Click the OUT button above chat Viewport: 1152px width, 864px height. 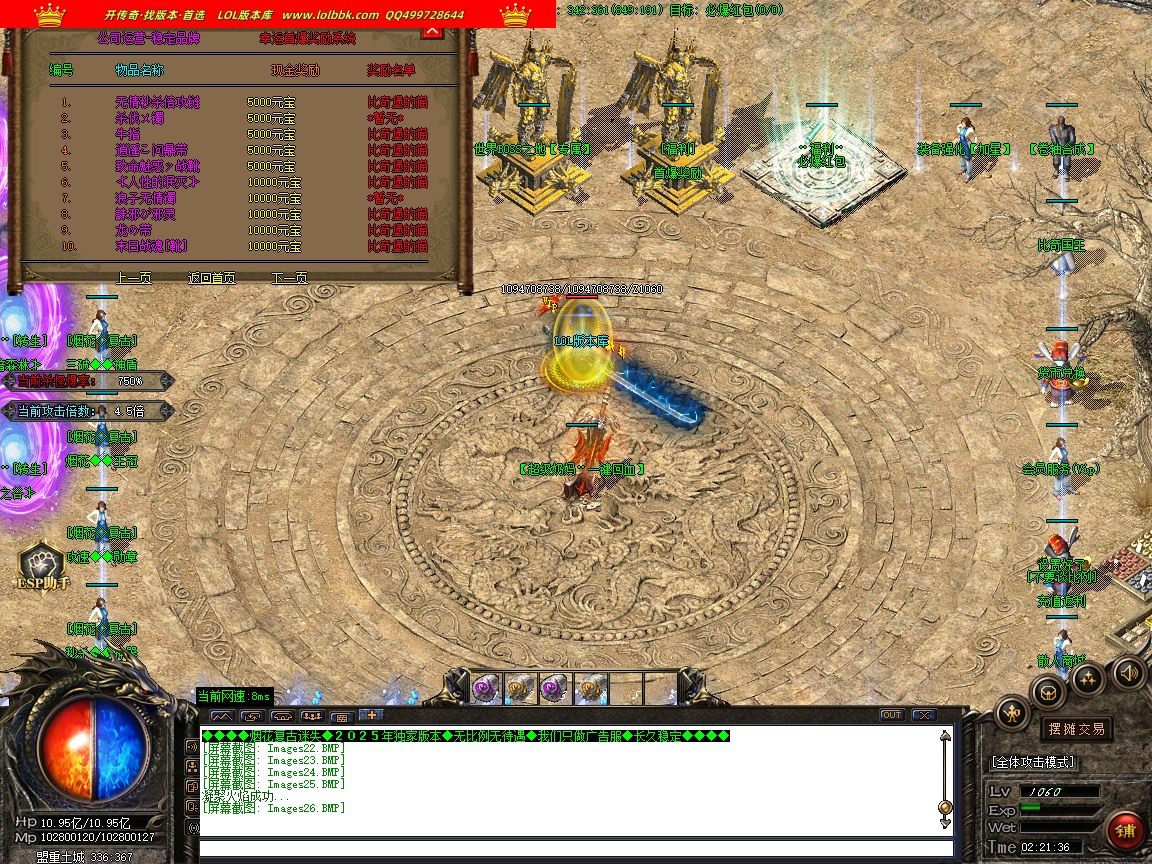pos(891,715)
